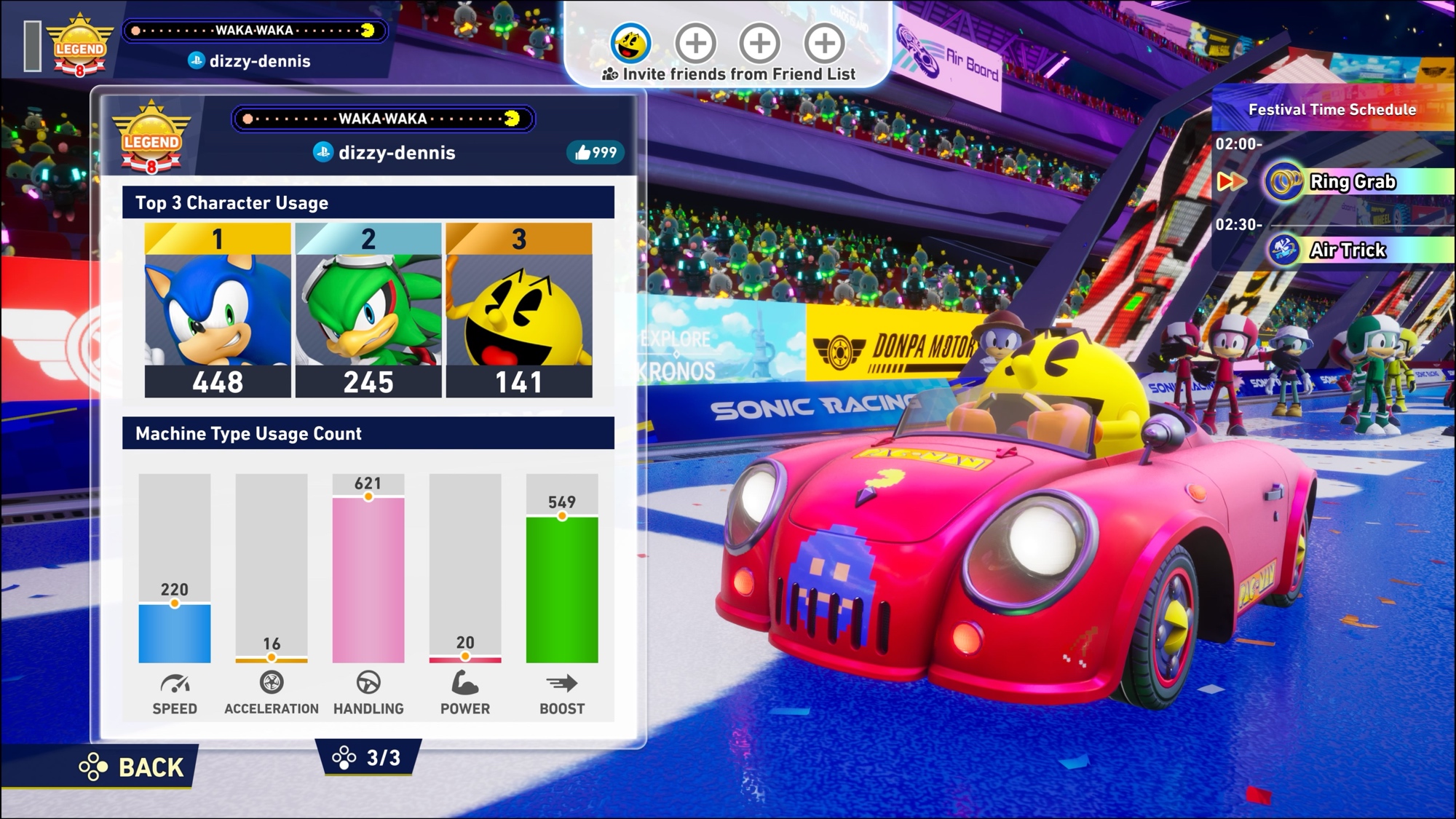Click the Acceleration machine type icon
This screenshot has height=819, width=1456.
pyautogui.click(x=272, y=683)
